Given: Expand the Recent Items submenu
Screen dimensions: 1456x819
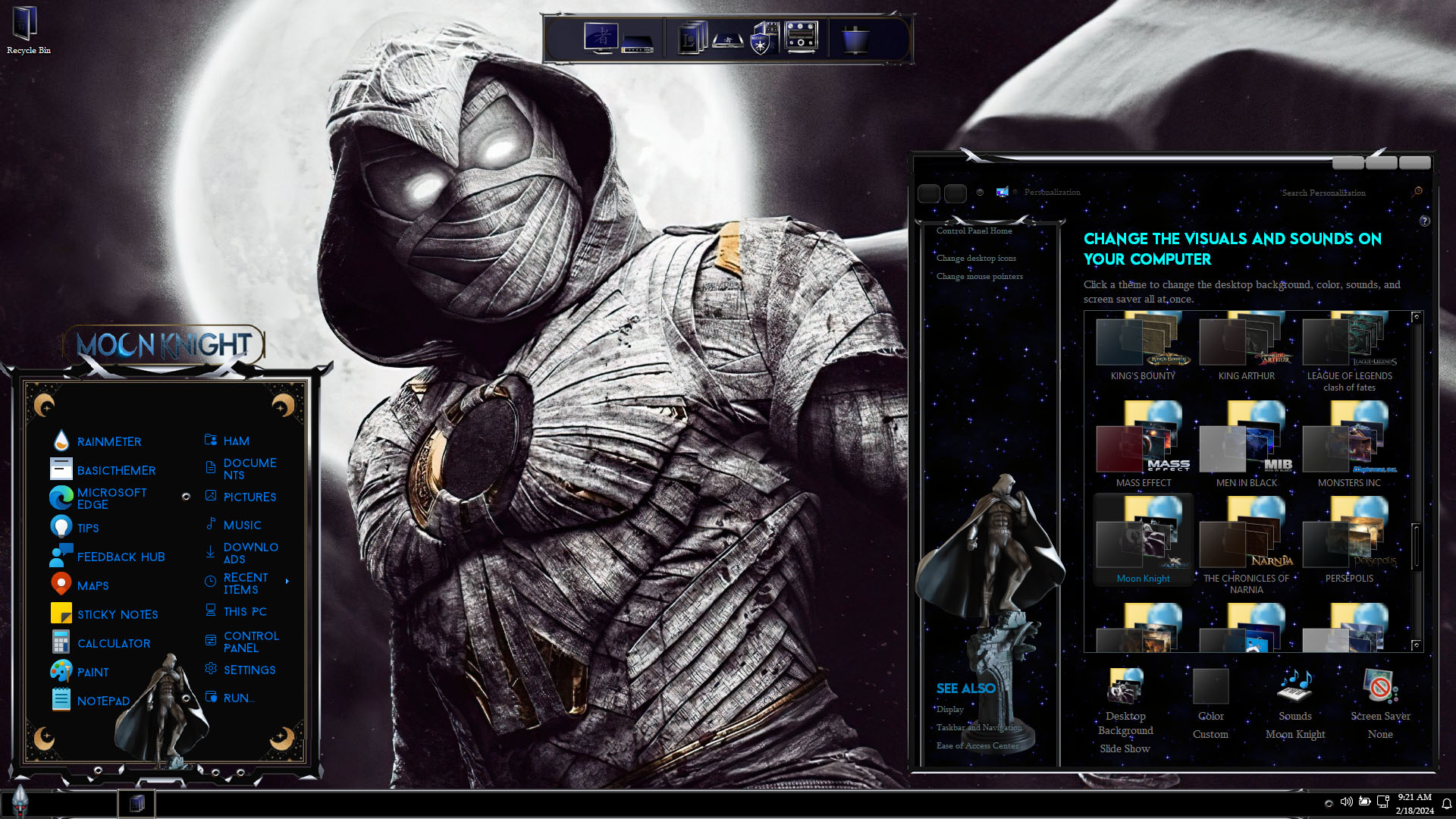Looking at the screenshot, I should tap(287, 582).
